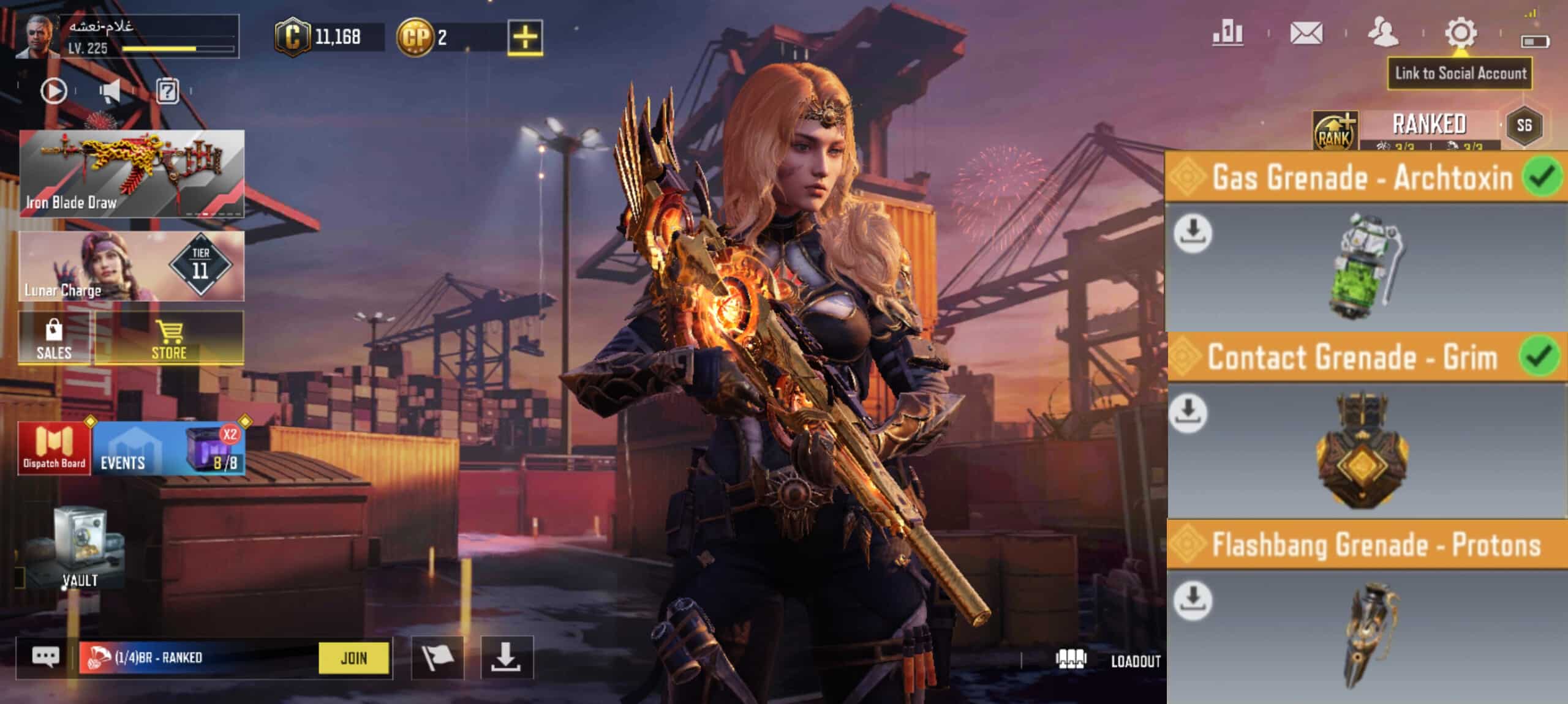The width and height of the screenshot is (1568, 704).
Task: Add more CP with the plus button
Action: tap(525, 37)
